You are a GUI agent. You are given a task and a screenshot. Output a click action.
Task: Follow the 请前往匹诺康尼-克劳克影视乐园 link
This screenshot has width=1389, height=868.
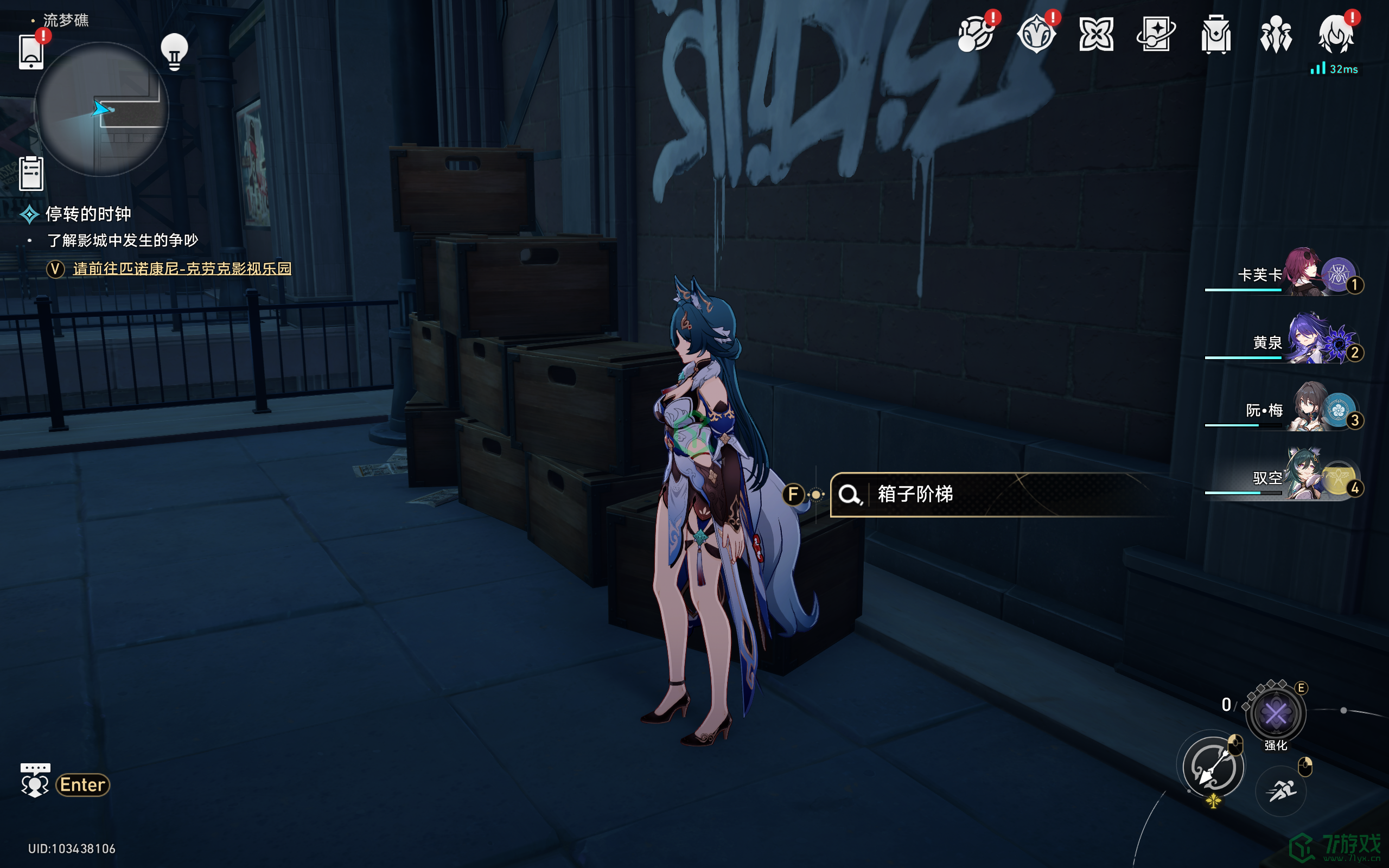[182, 269]
